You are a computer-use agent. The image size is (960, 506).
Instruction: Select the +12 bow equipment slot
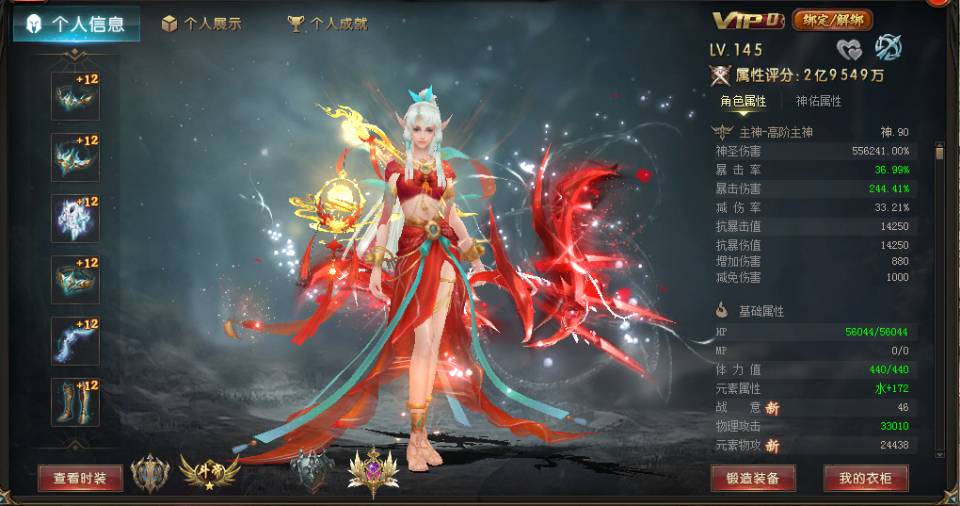75,341
